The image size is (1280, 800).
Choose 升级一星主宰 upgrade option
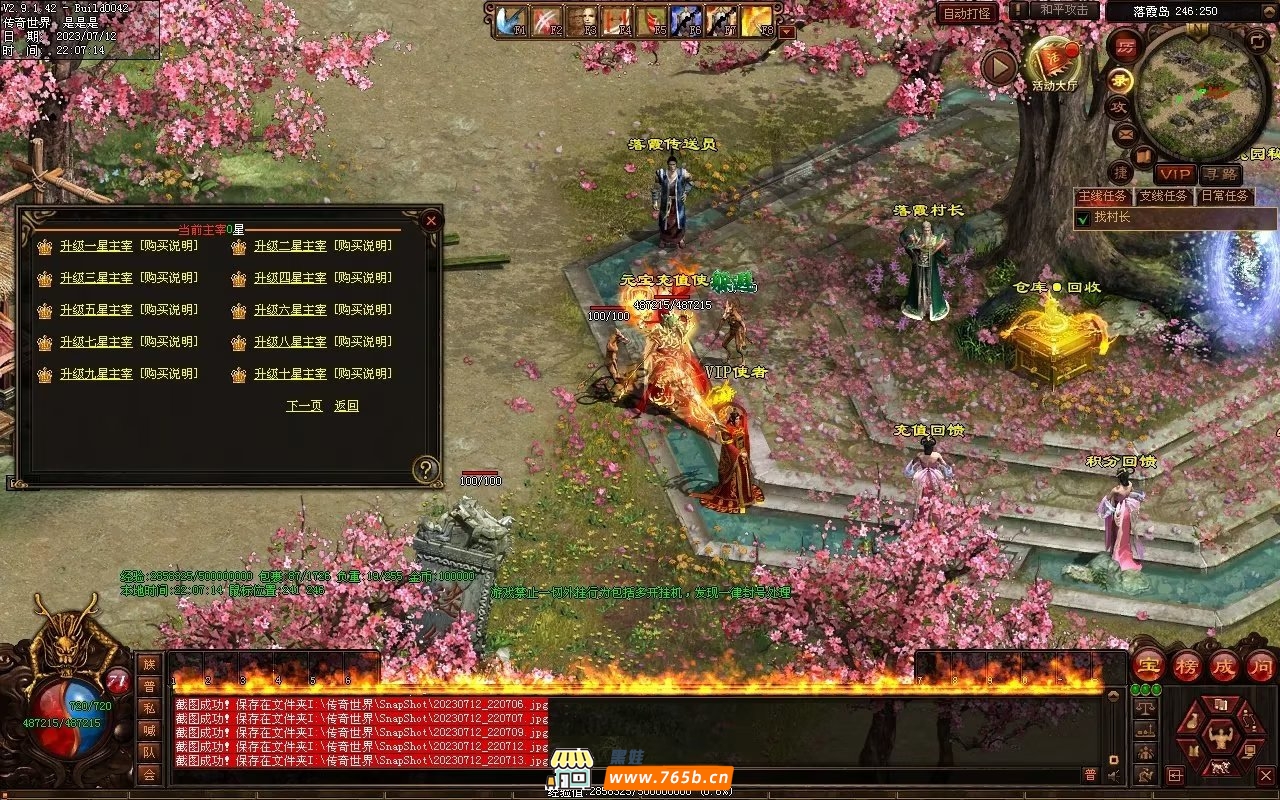(96, 246)
